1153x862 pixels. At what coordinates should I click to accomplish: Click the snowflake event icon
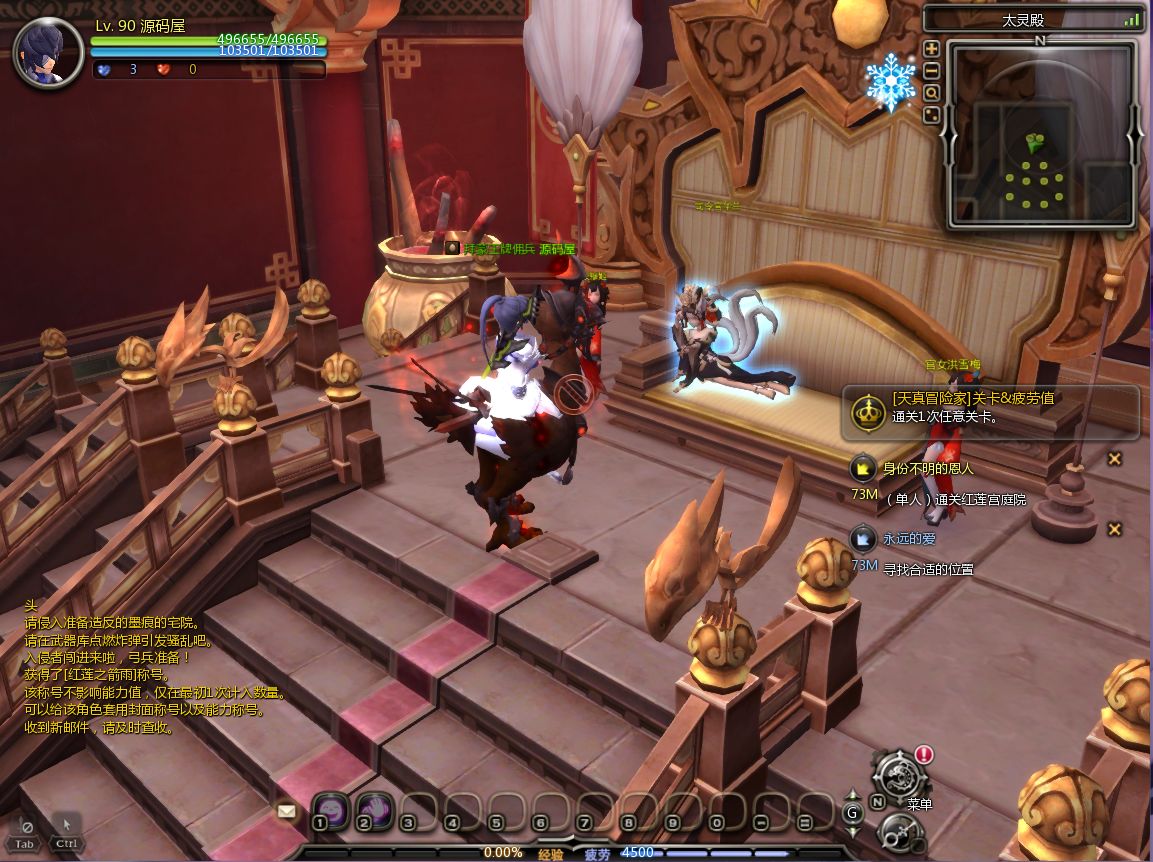890,81
